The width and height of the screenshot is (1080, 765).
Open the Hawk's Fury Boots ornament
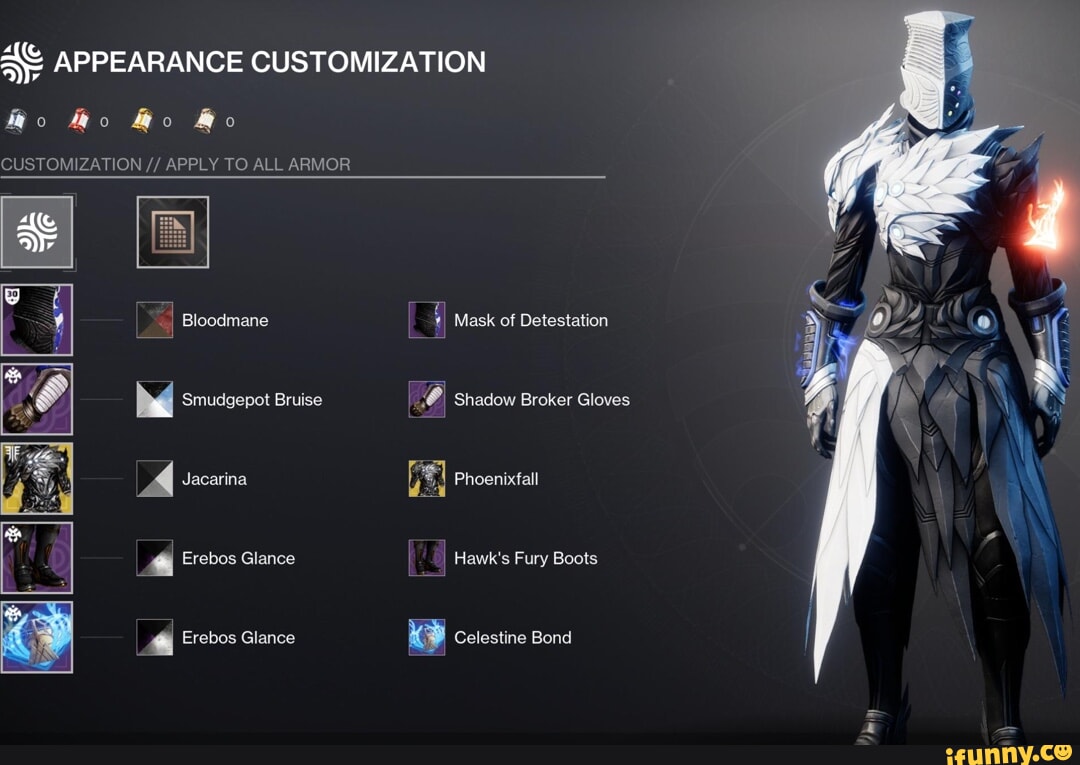[x=427, y=558]
